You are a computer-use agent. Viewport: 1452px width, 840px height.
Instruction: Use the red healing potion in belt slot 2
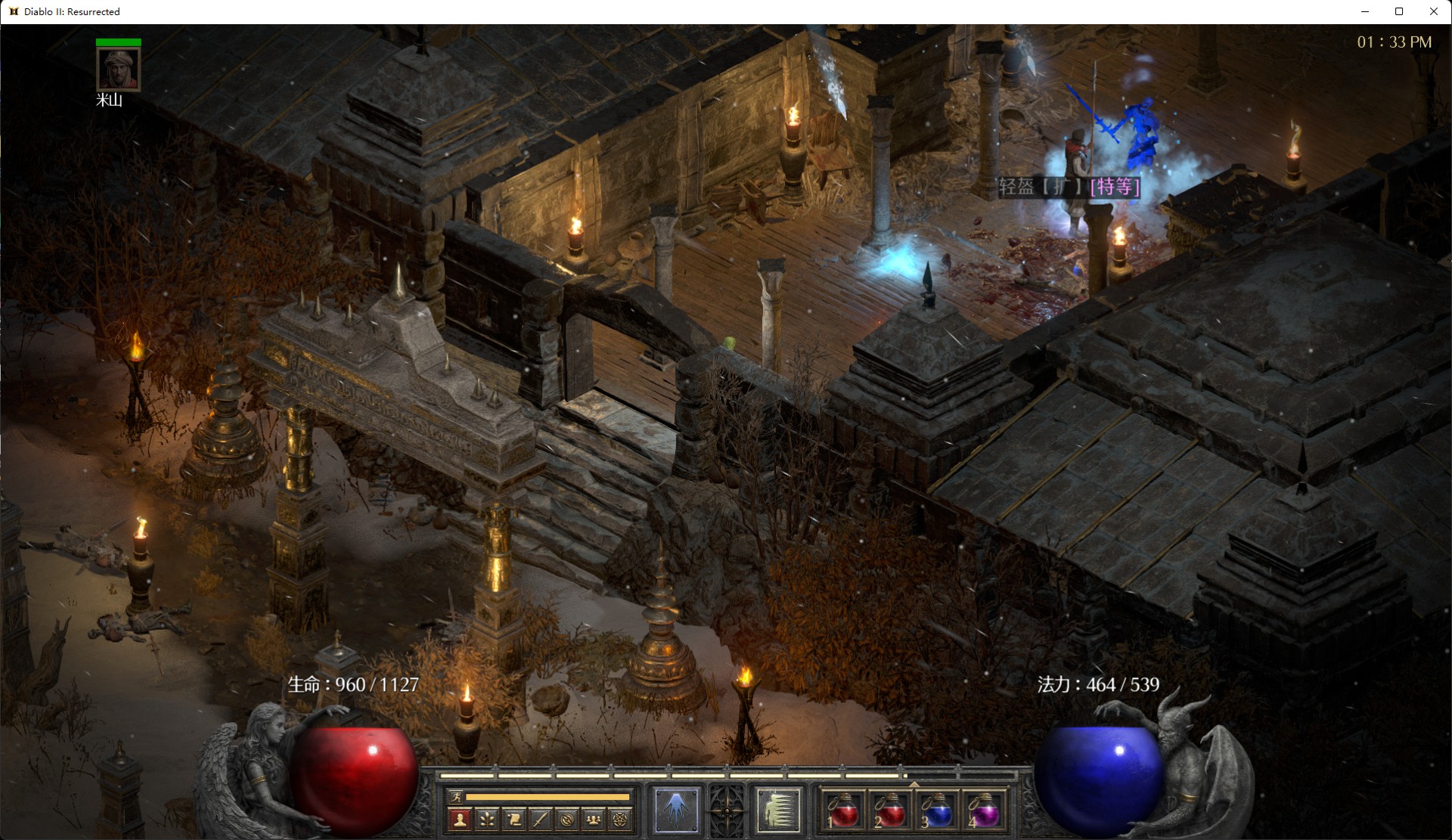tap(890, 811)
